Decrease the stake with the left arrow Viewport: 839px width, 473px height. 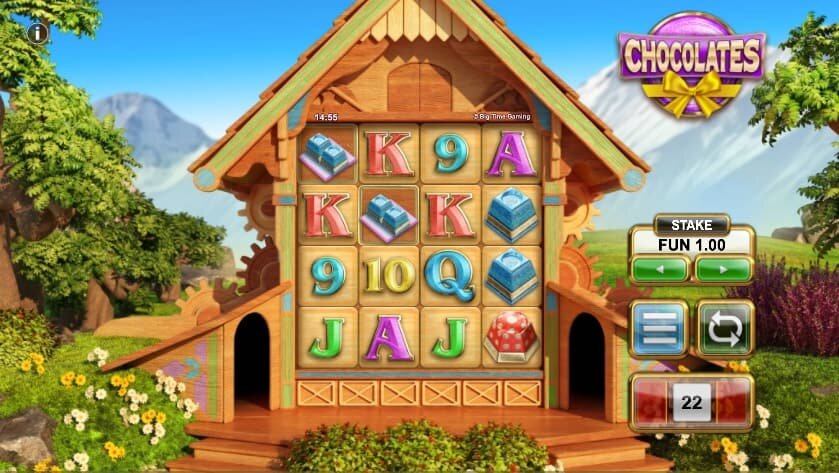pos(660,269)
